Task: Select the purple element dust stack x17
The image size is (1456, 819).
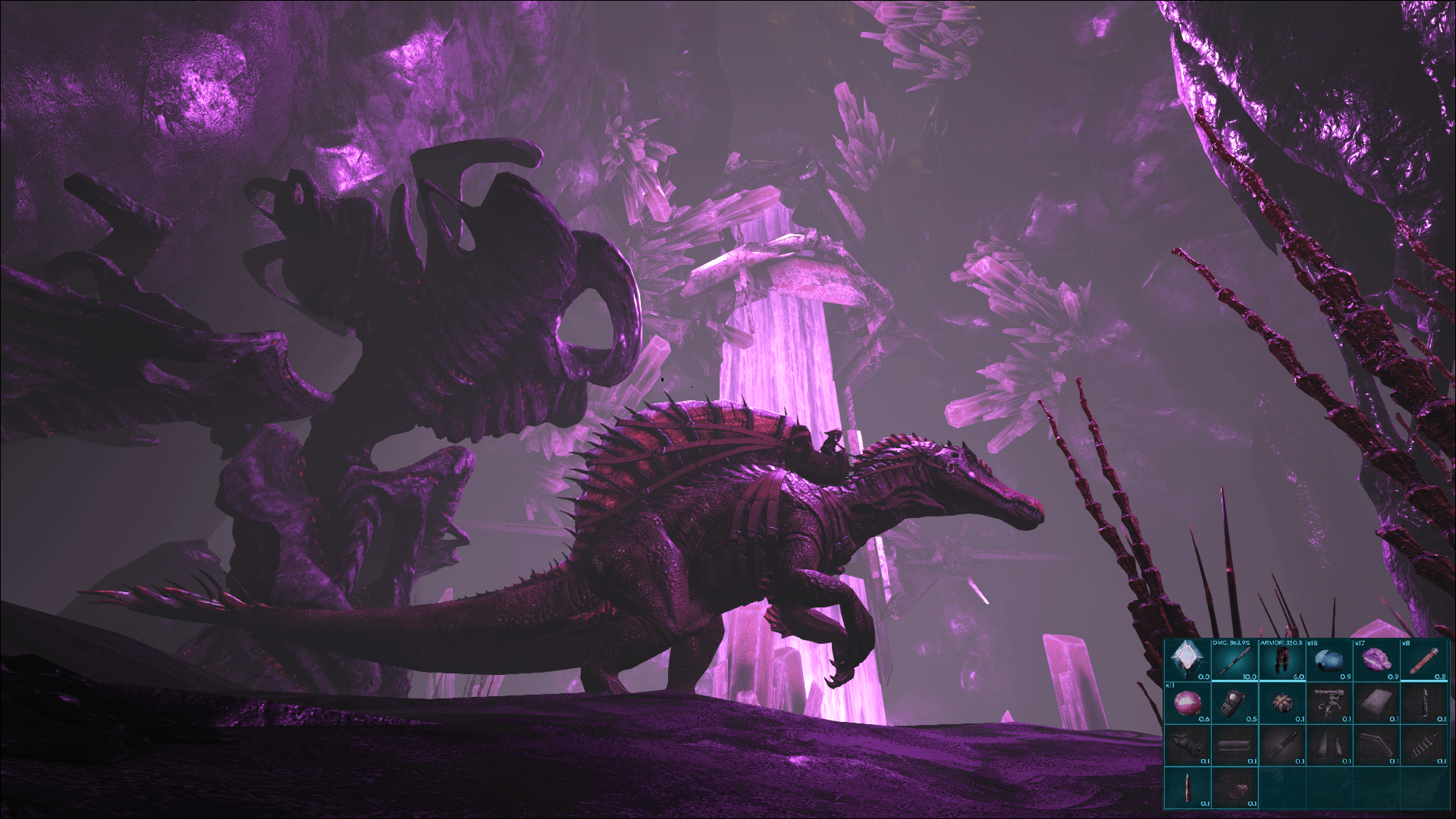Action: click(1378, 661)
